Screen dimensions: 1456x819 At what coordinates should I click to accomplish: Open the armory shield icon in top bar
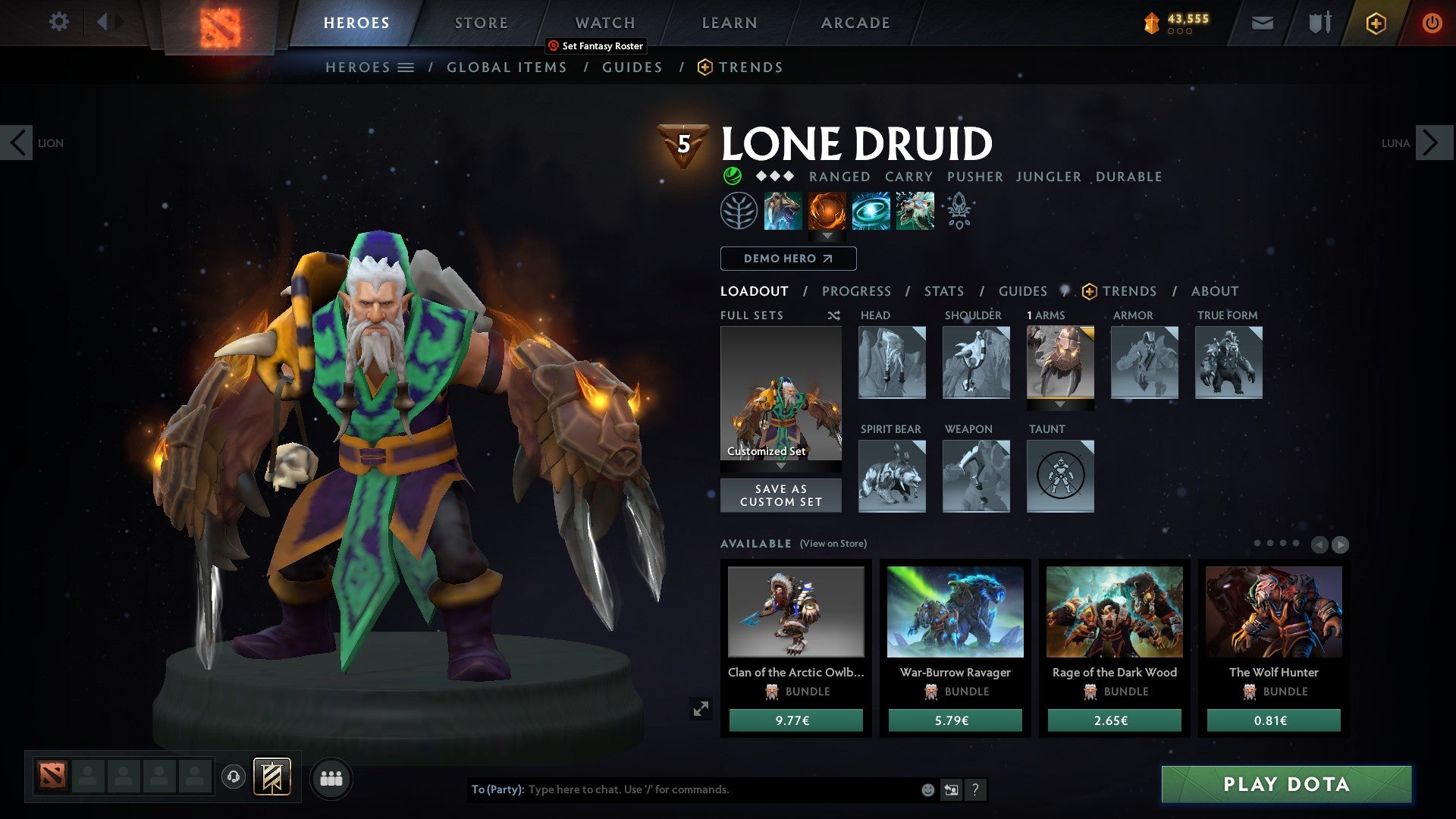[1319, 23]
